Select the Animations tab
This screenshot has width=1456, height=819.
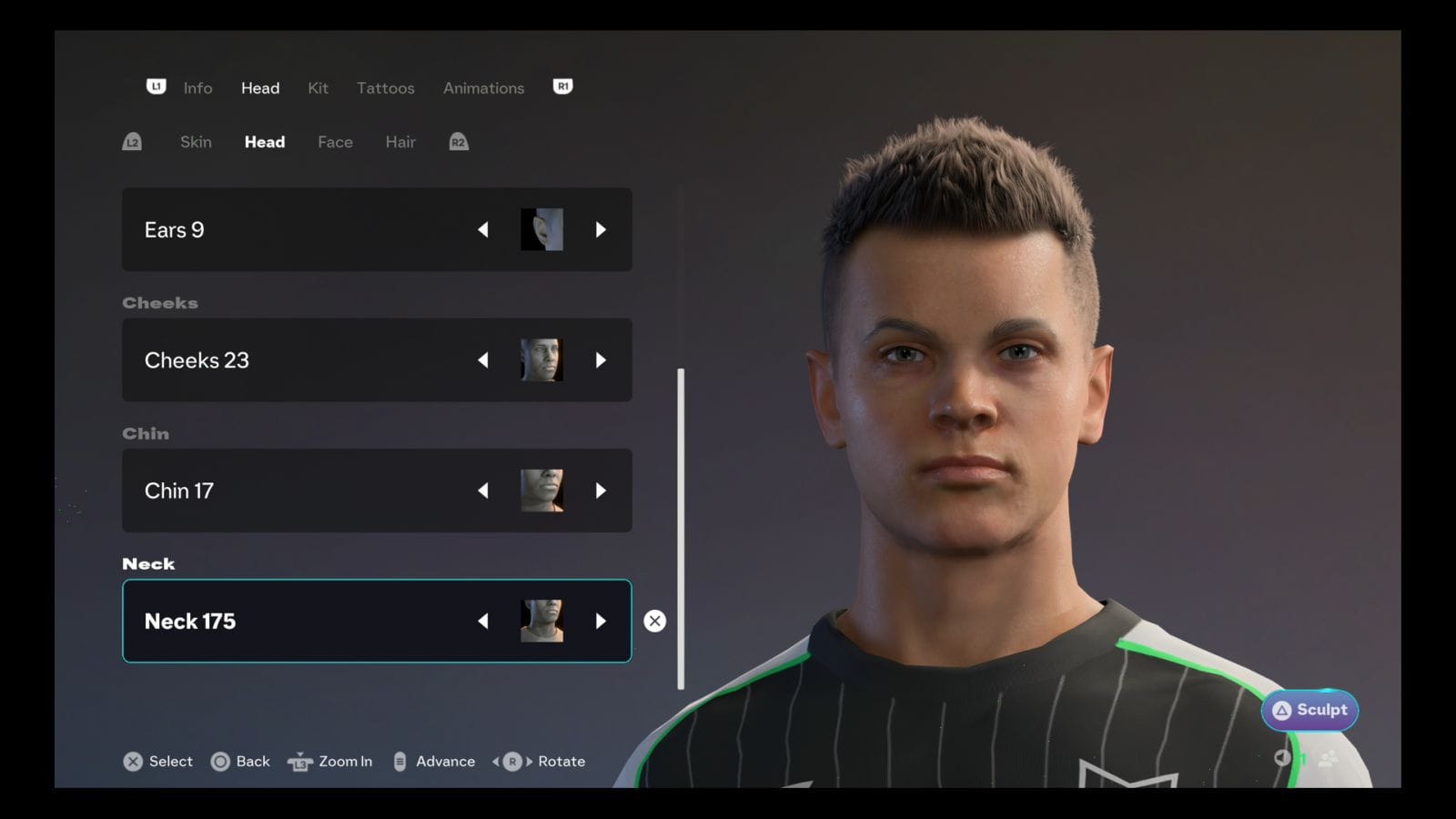point(483,88)
